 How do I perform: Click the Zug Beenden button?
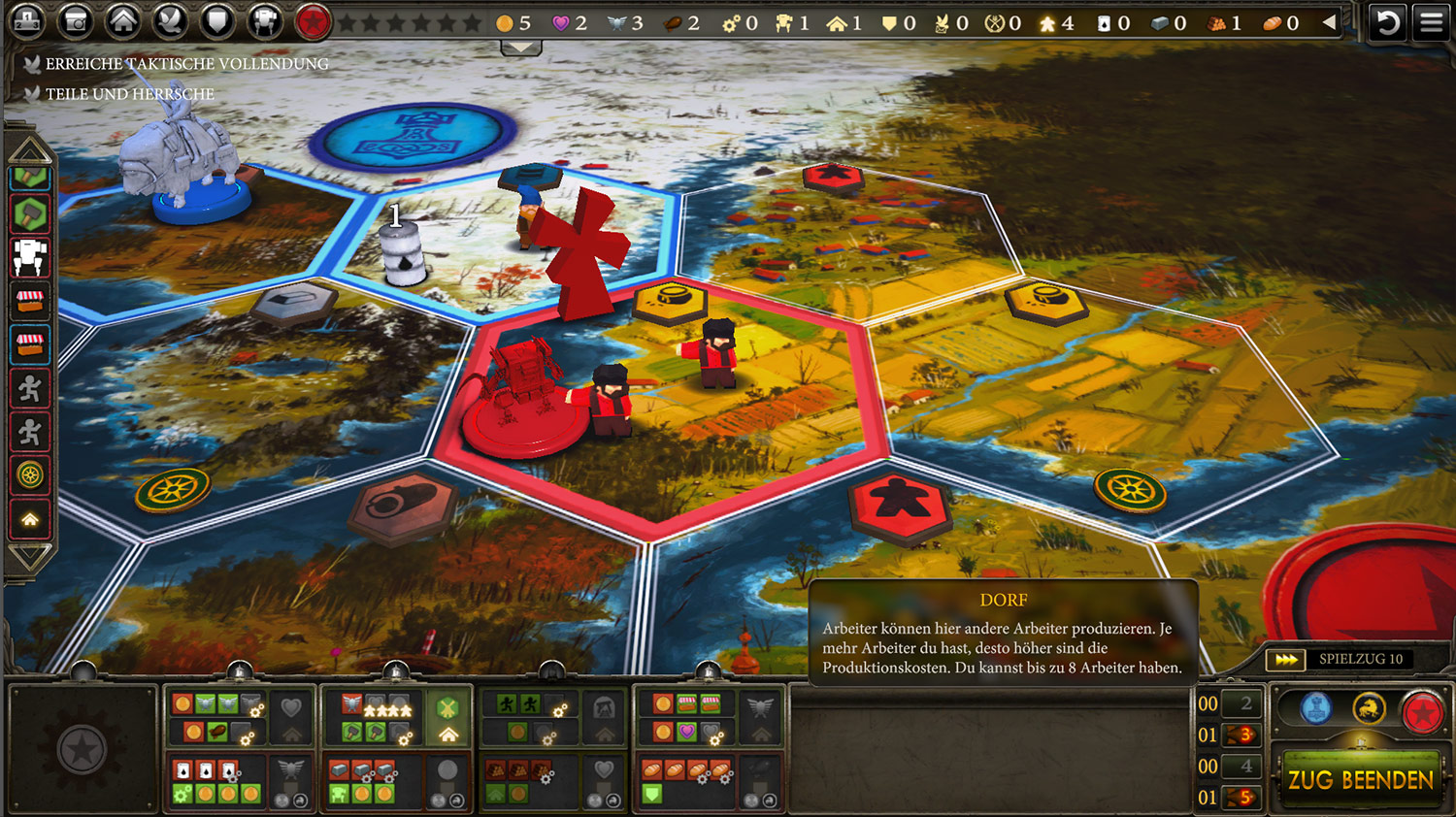point(1360,780)
